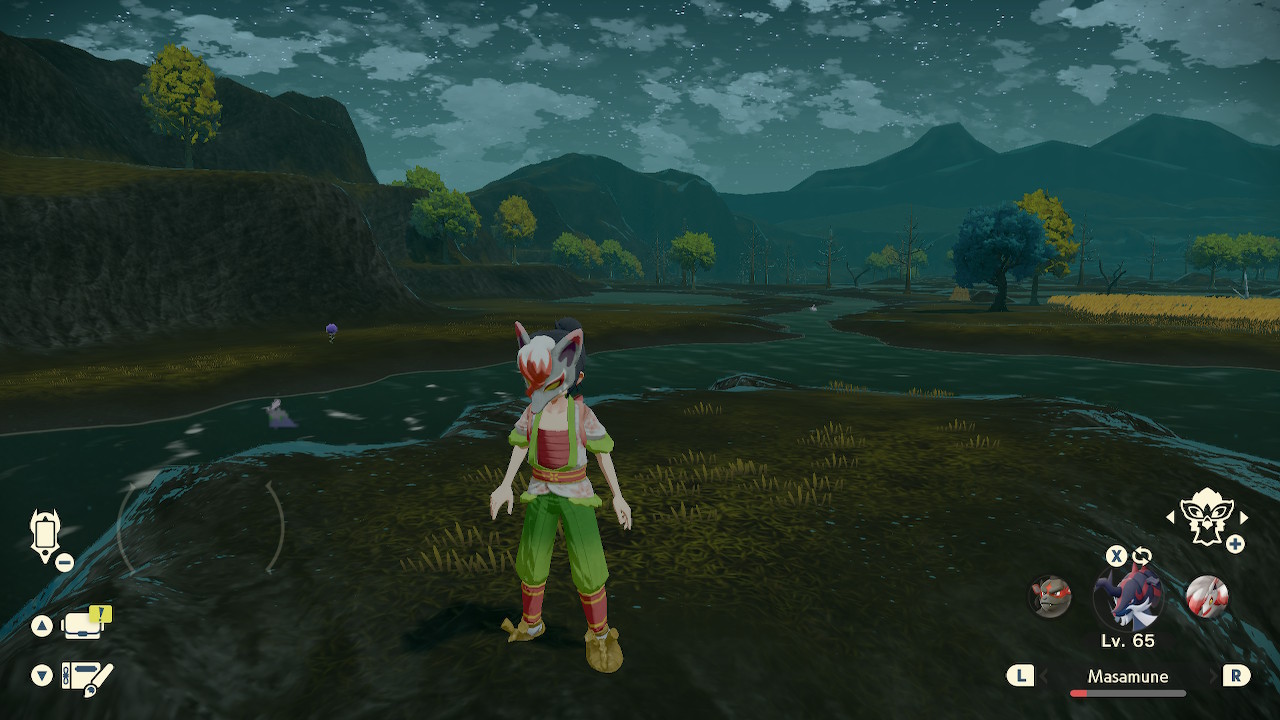Open the Pokédex notebook and brush icon

pyautogui.click(x=86, y=677)
